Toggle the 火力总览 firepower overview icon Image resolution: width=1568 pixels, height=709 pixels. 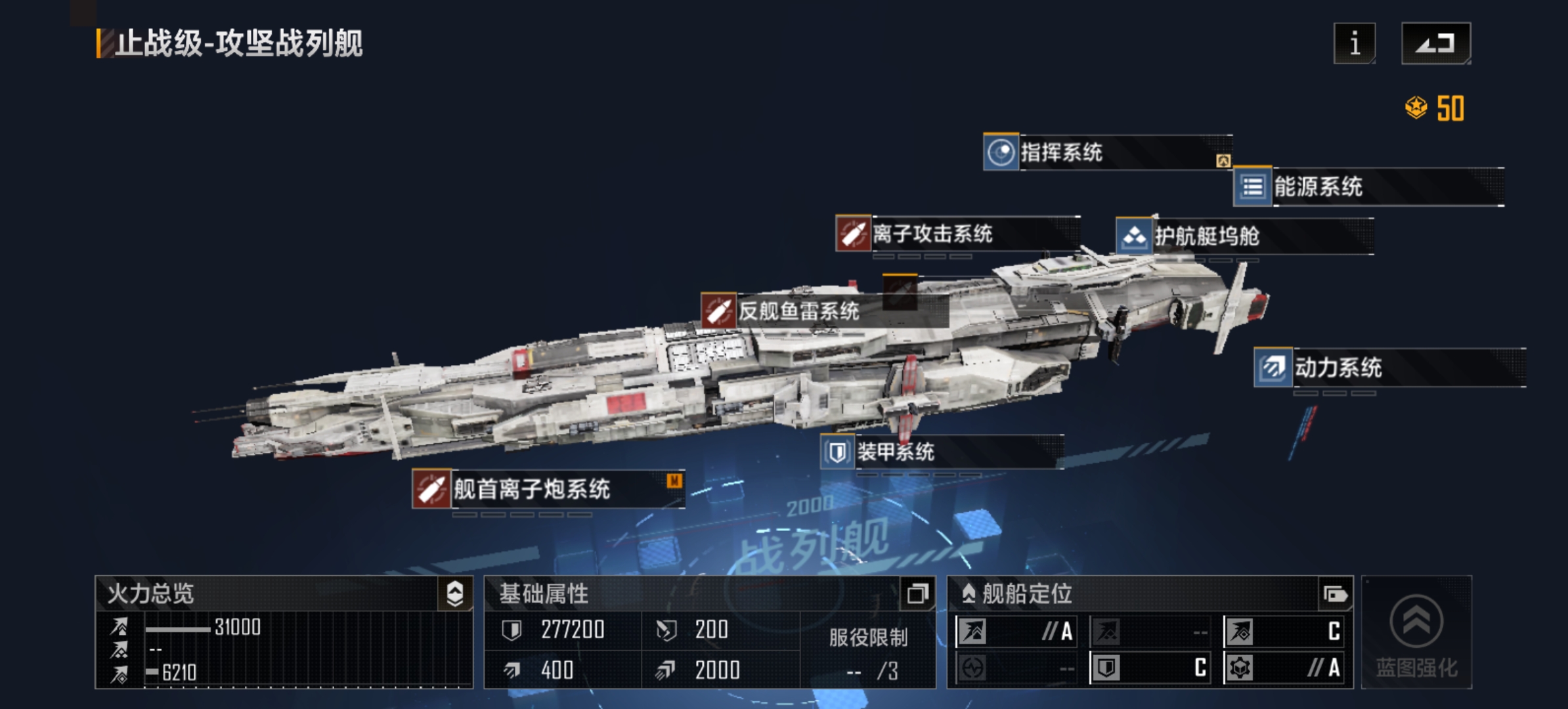[455, 593]
